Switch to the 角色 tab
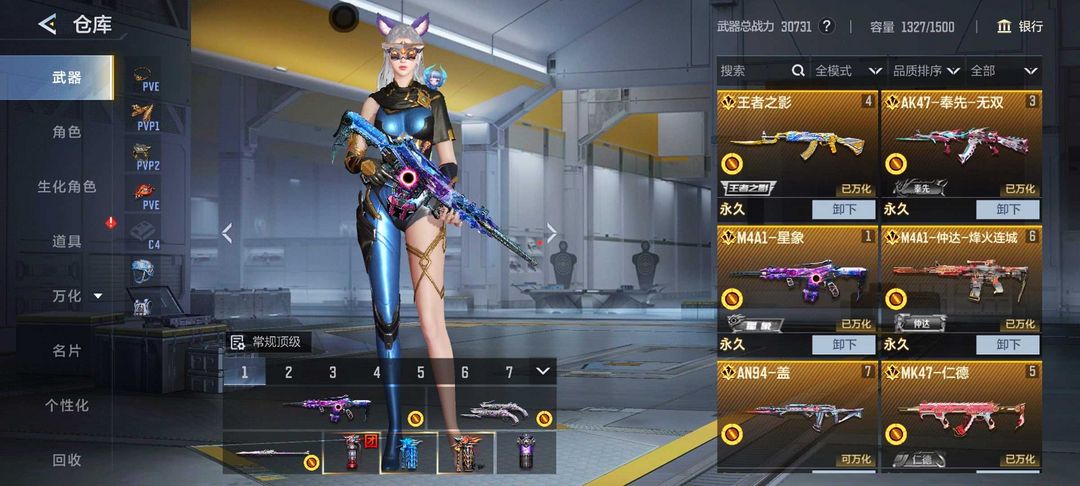 (x=67, y=132)
